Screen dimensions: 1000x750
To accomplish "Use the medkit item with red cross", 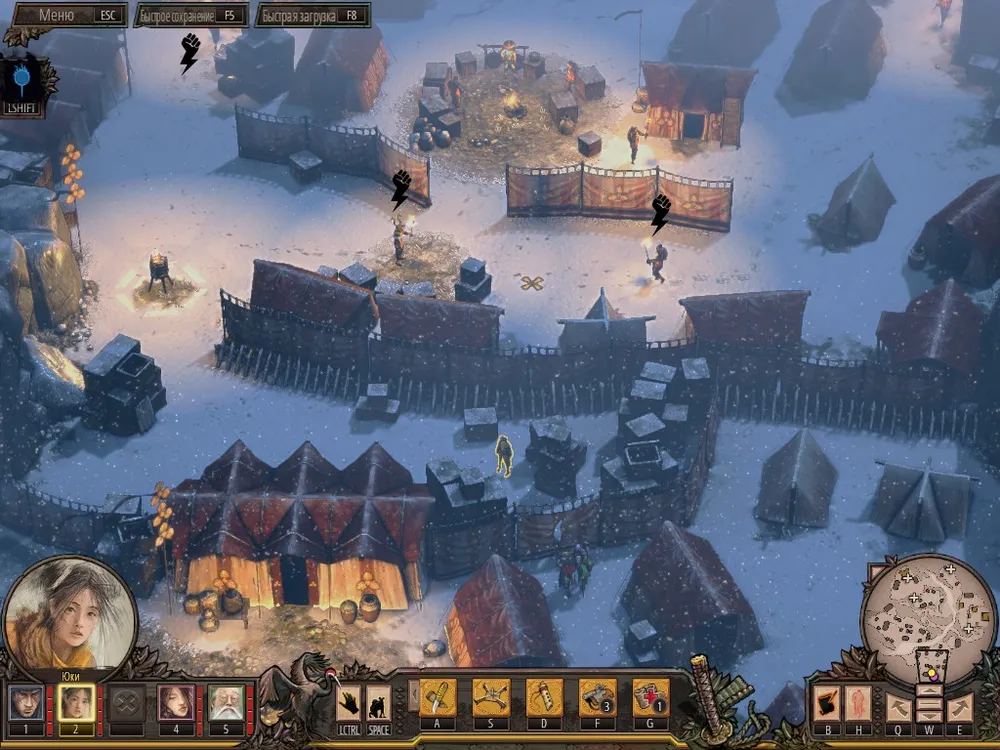I will pos(650,697).
